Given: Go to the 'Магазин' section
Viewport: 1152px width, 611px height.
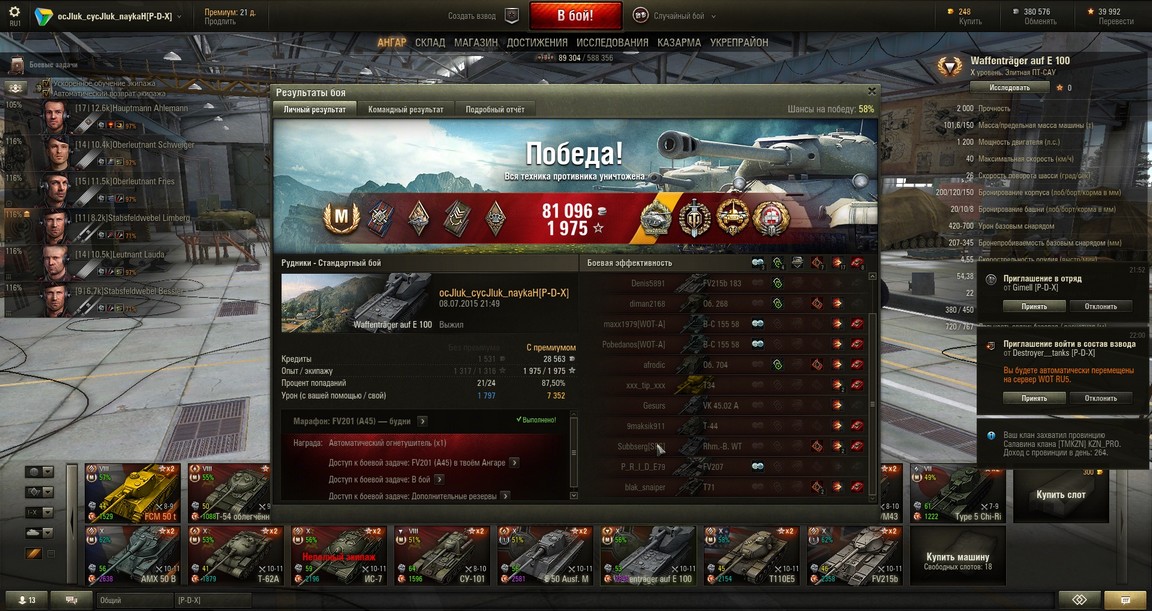Looking at the screenshot, I should [476, 43].
